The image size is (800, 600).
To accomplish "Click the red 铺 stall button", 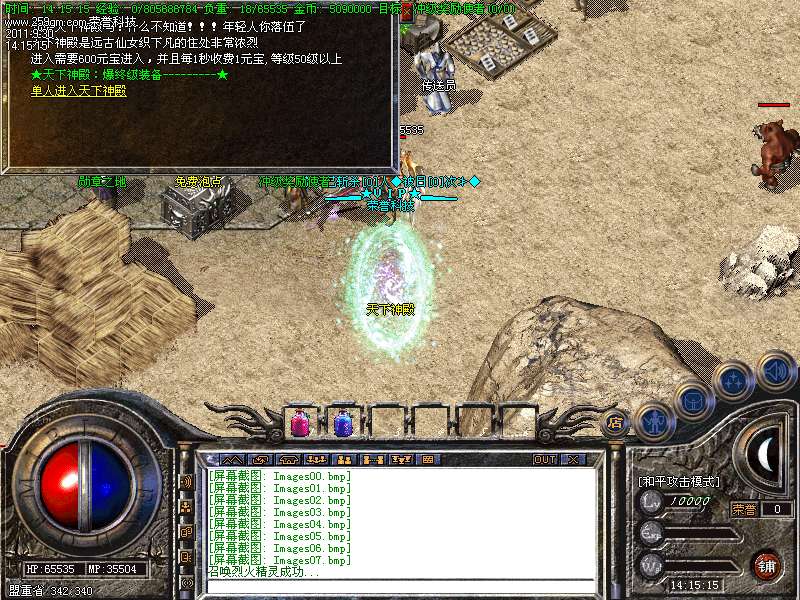I will click(766, 564).
